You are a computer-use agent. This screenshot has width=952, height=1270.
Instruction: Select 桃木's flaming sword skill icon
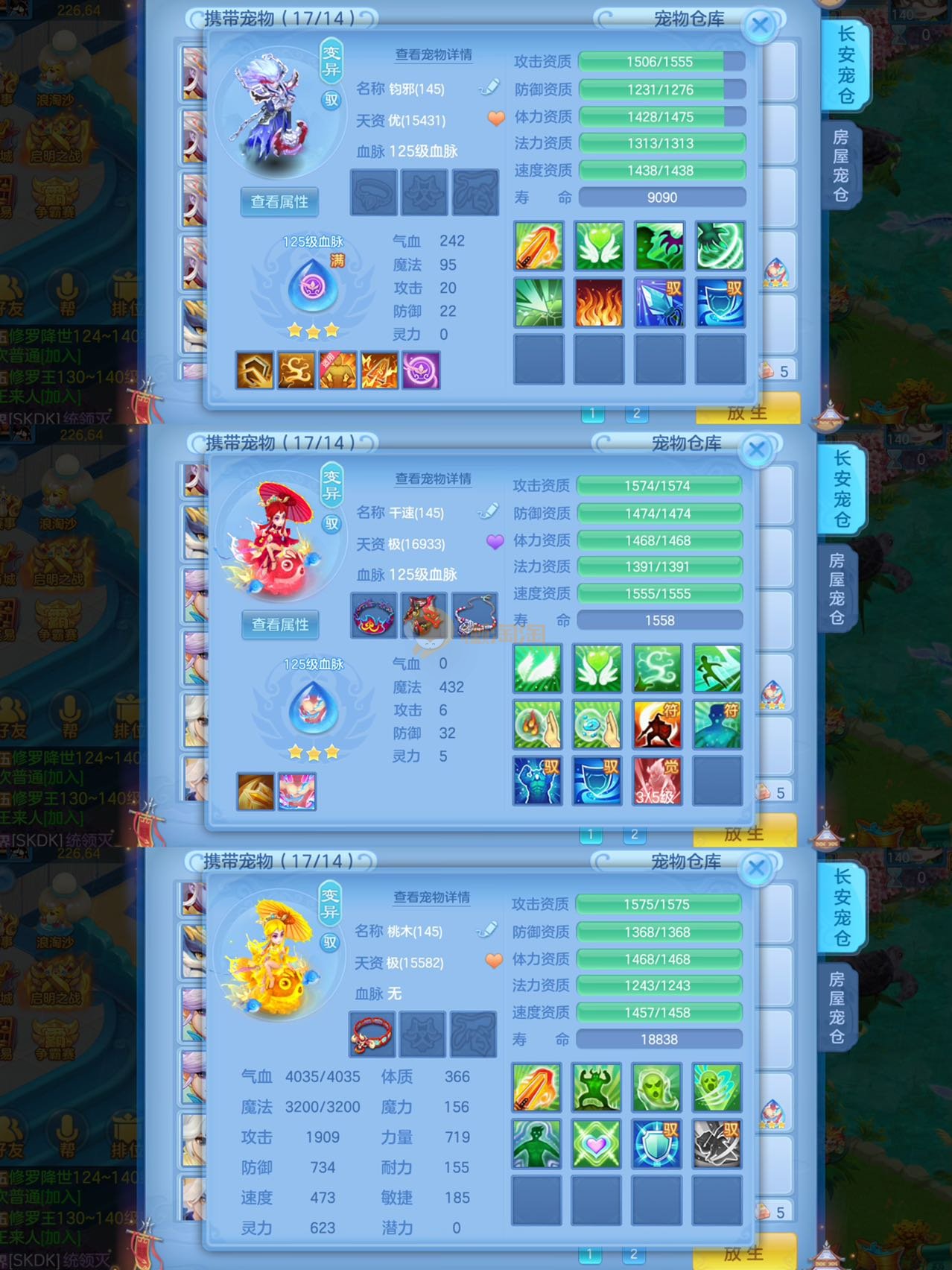536,1087
